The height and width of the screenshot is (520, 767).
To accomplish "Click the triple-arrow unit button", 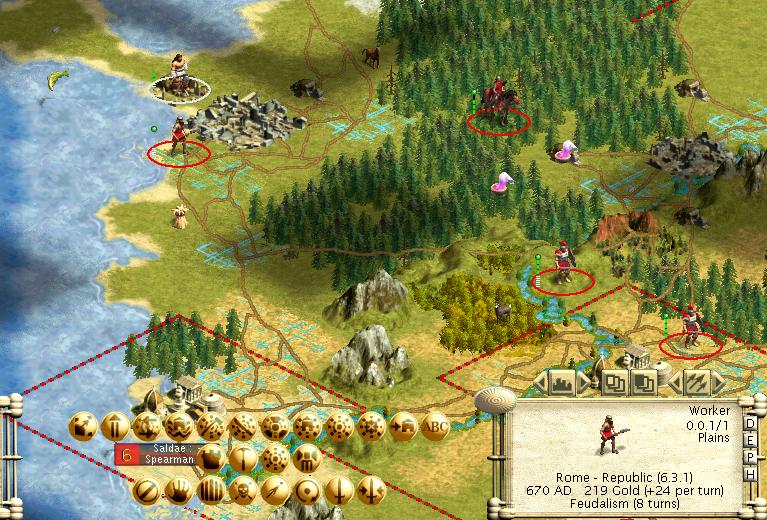I will [x=695, y=381].
